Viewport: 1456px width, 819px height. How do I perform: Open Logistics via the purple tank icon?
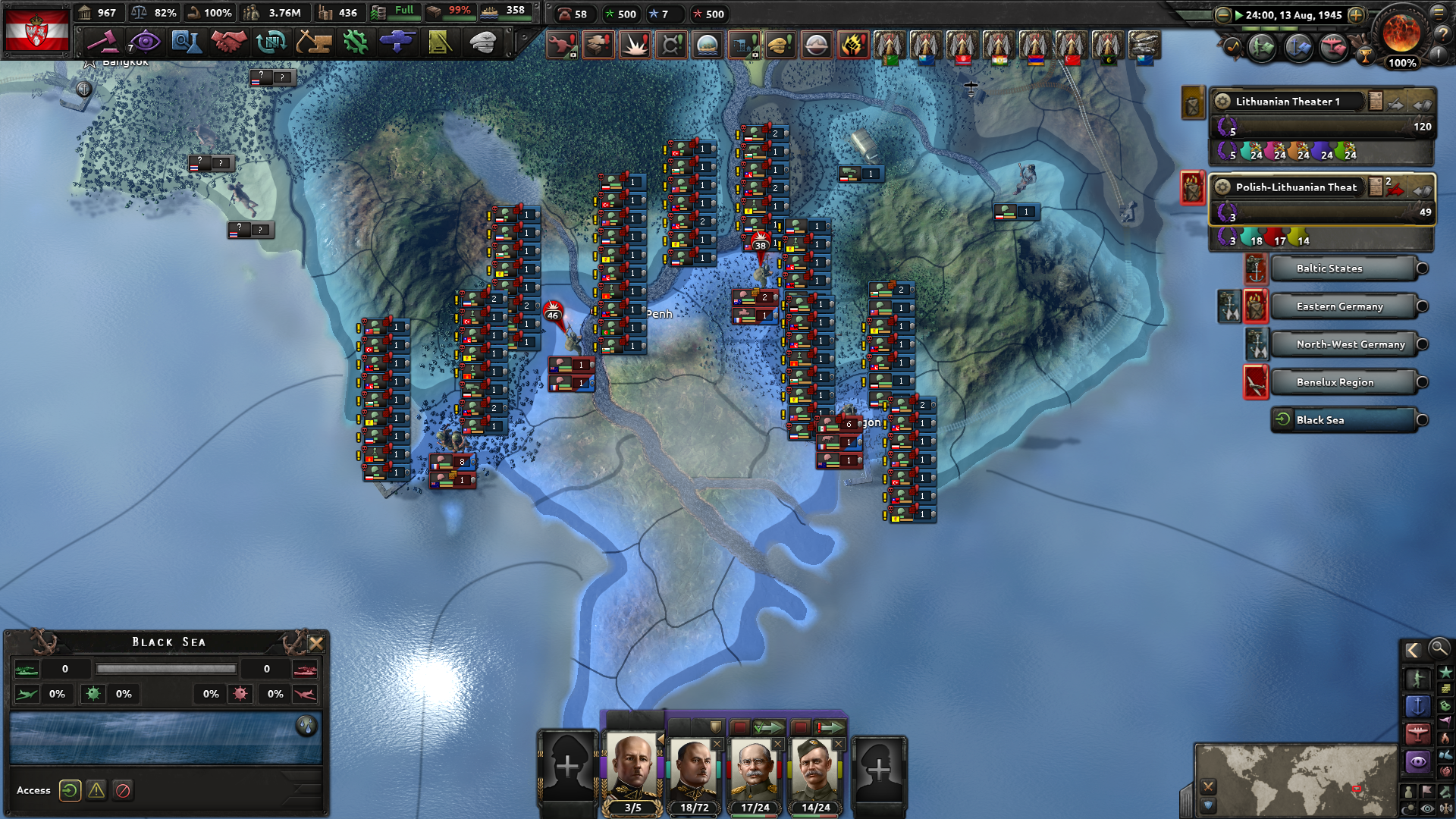(x=397, y=42)
